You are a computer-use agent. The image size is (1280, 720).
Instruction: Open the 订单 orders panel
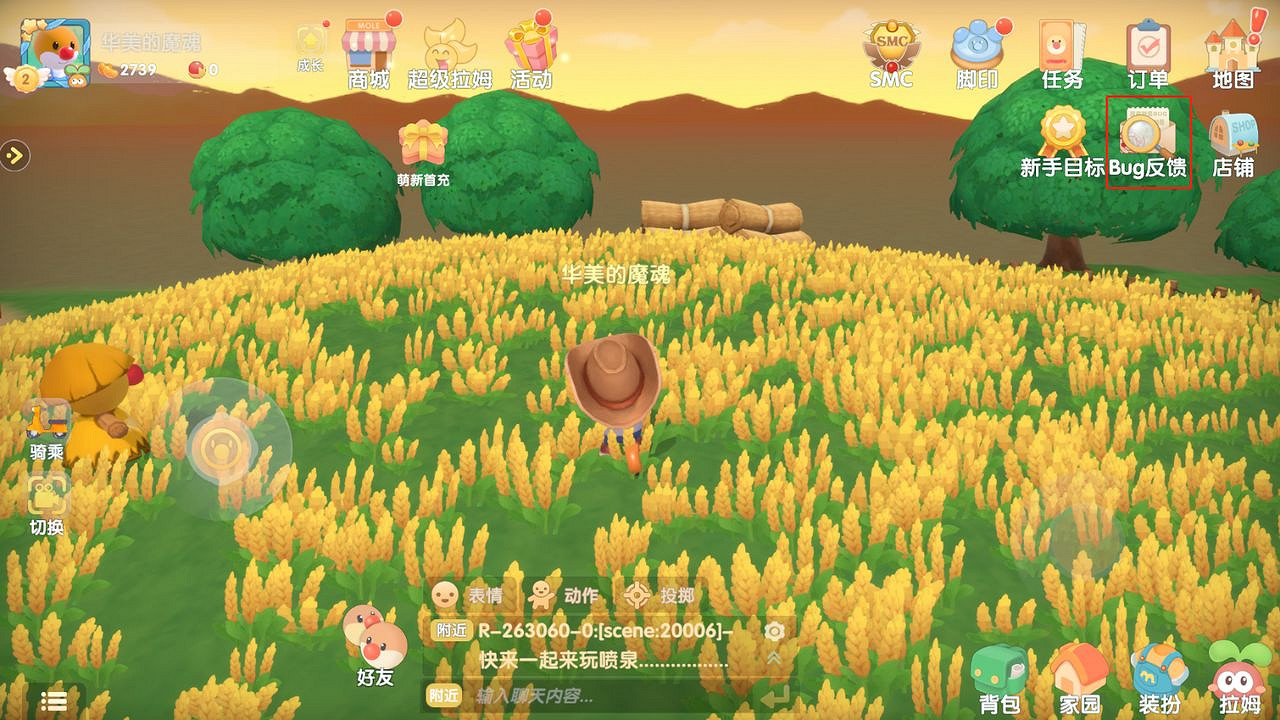click(x=1150, y=45)
